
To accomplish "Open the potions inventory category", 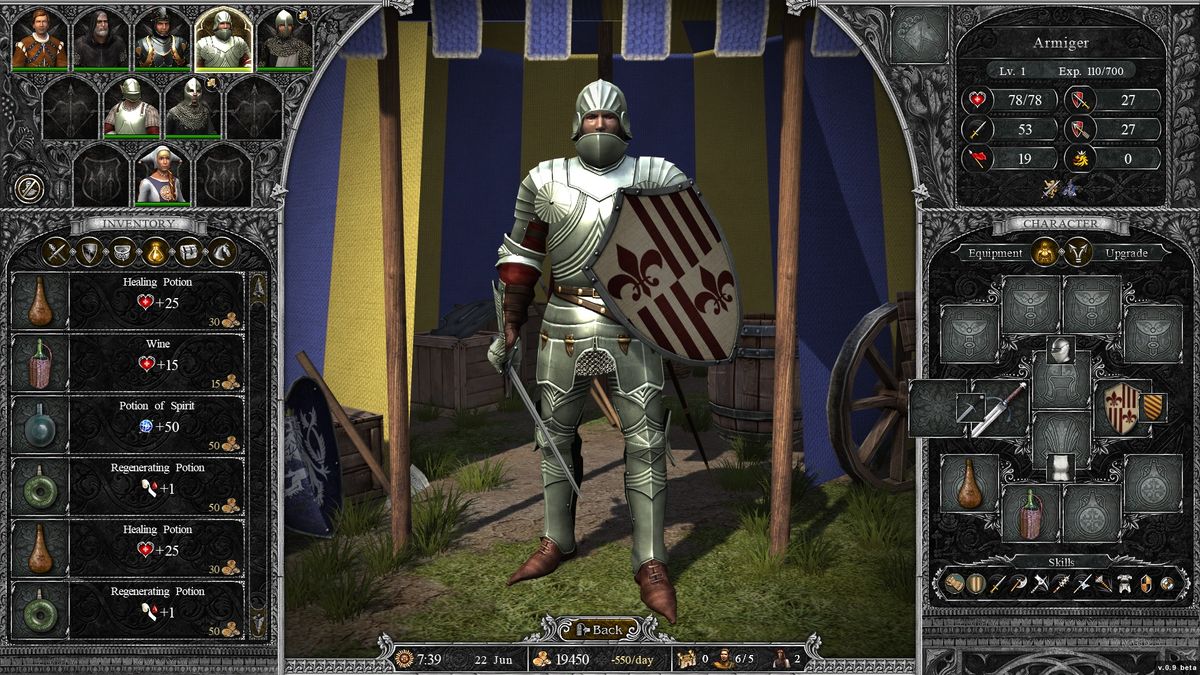I will click(x=156, y=252).
